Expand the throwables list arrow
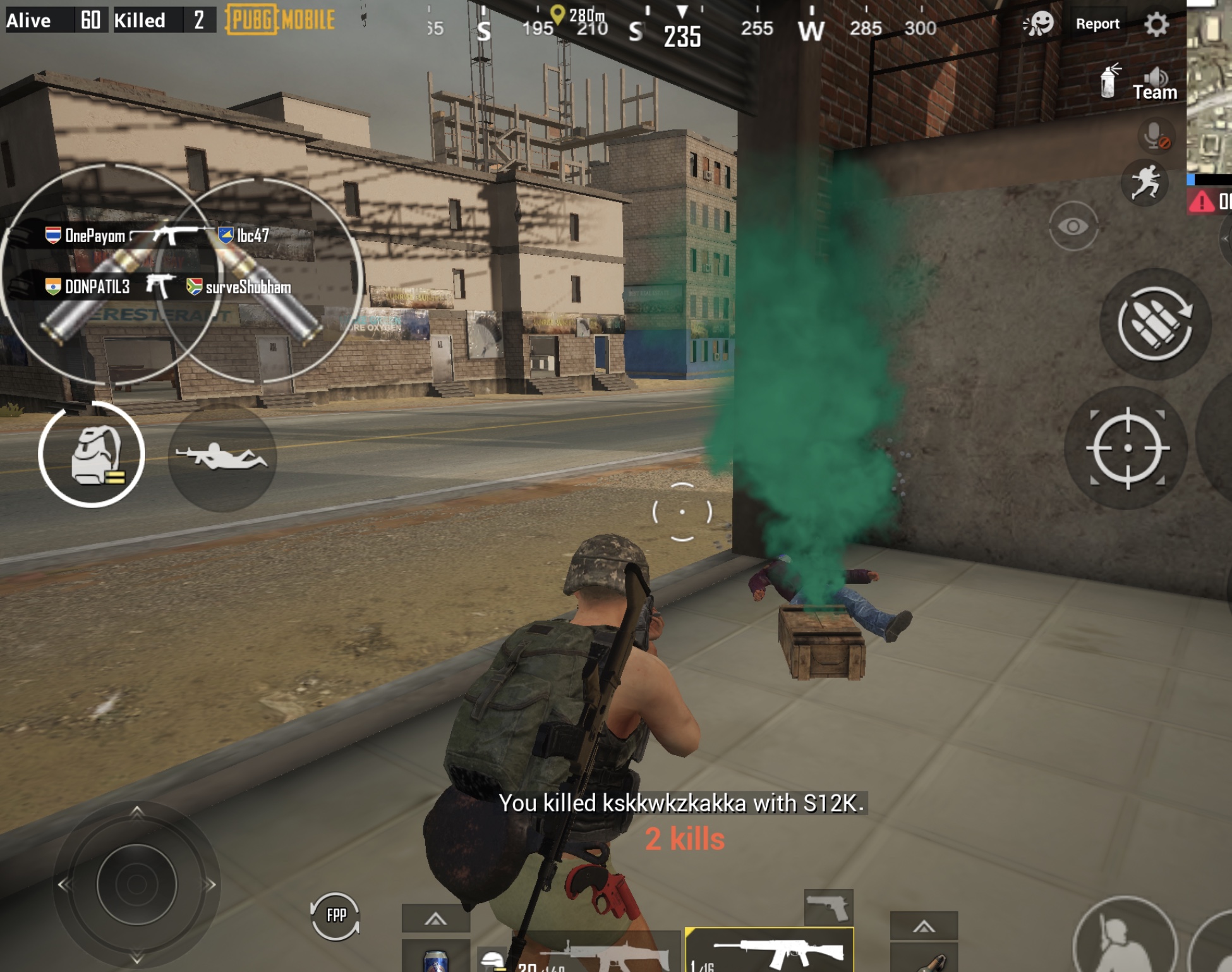 click(924, 926)
